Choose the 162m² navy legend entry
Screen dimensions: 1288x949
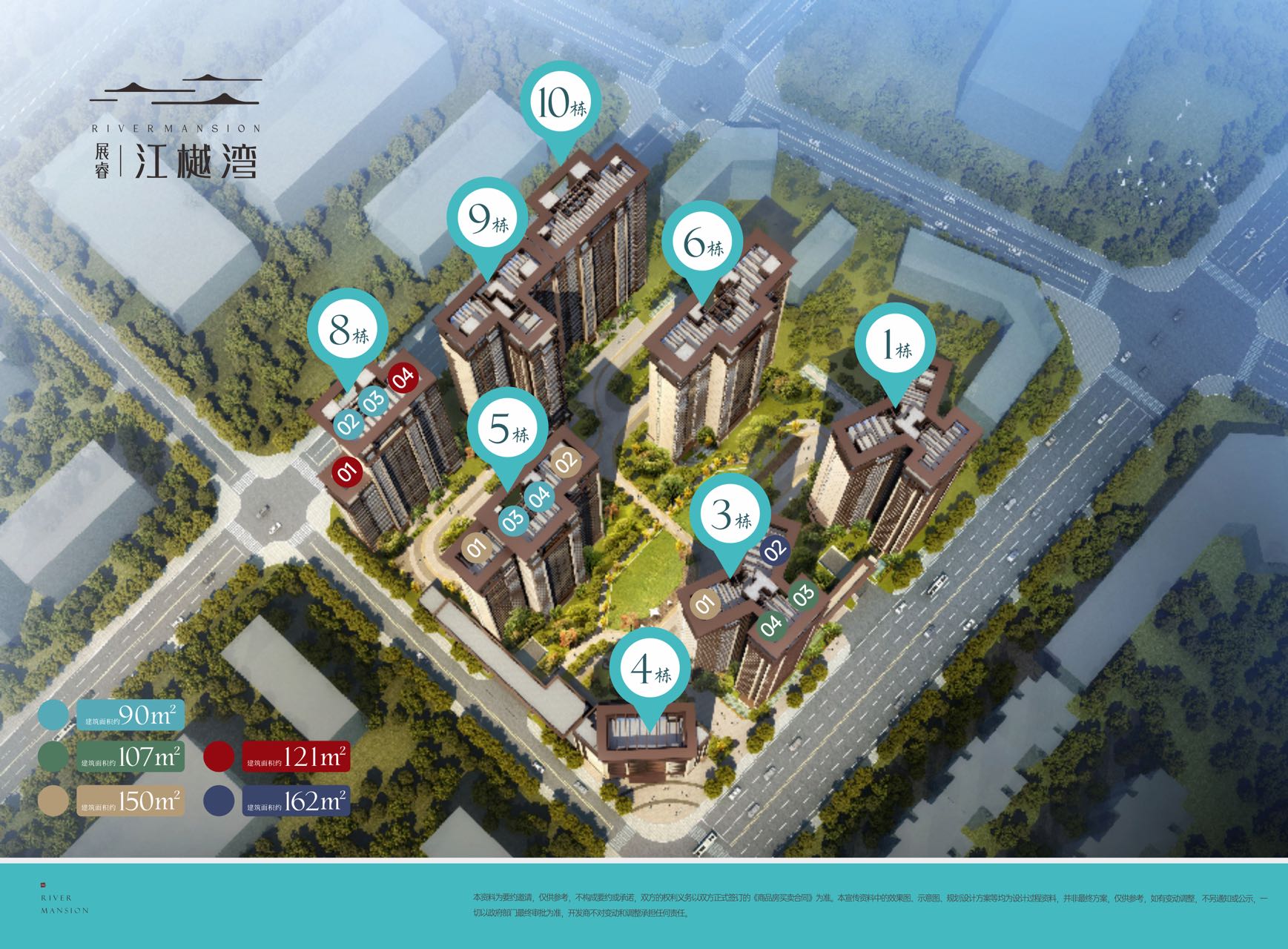click(296, 801)
